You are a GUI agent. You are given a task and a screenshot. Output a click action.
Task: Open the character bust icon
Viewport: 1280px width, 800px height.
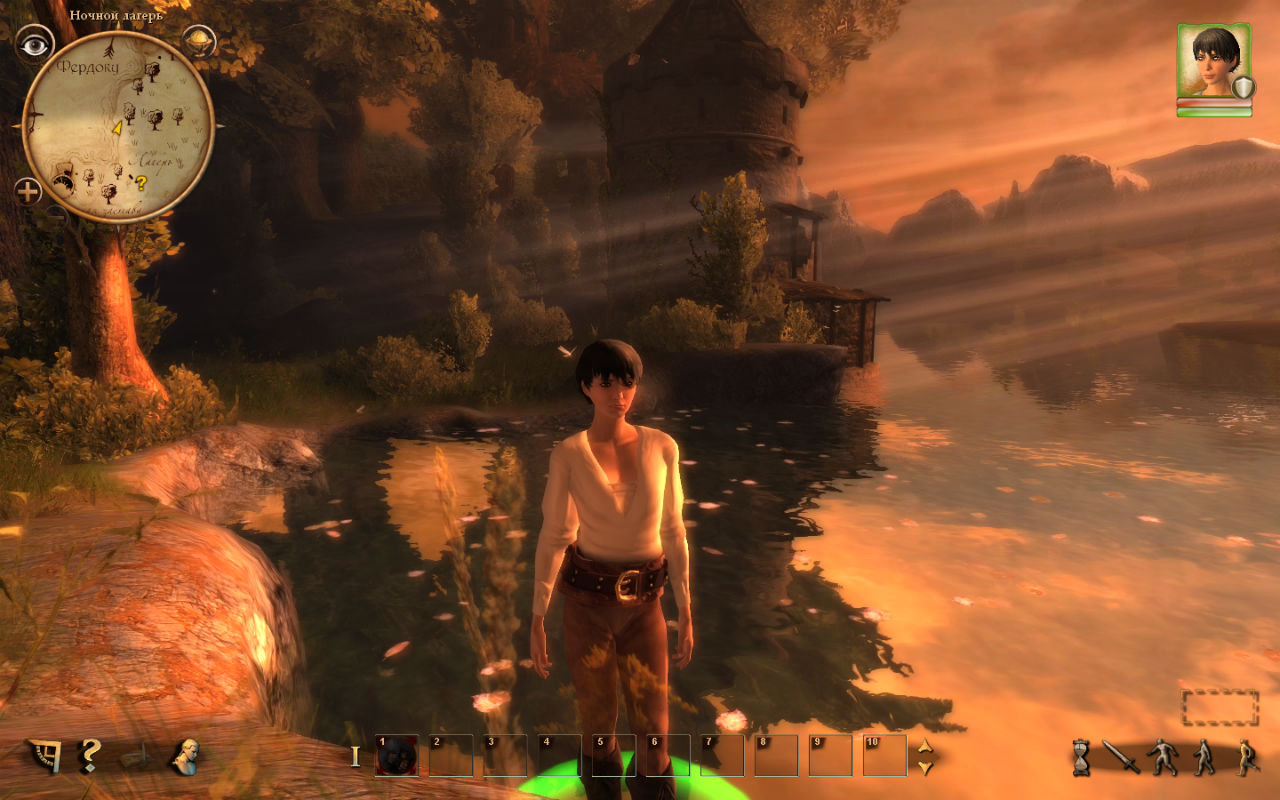click(184, 755)
